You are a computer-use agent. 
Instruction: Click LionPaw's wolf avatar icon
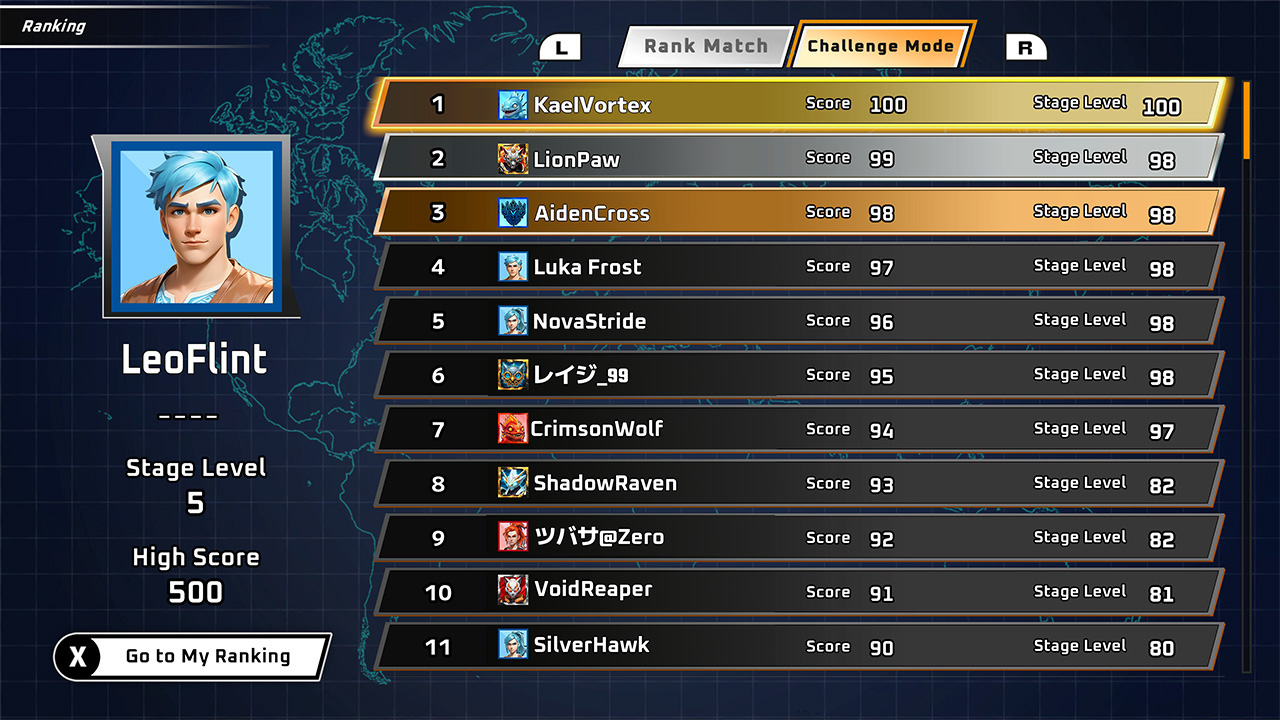(512, 158)
